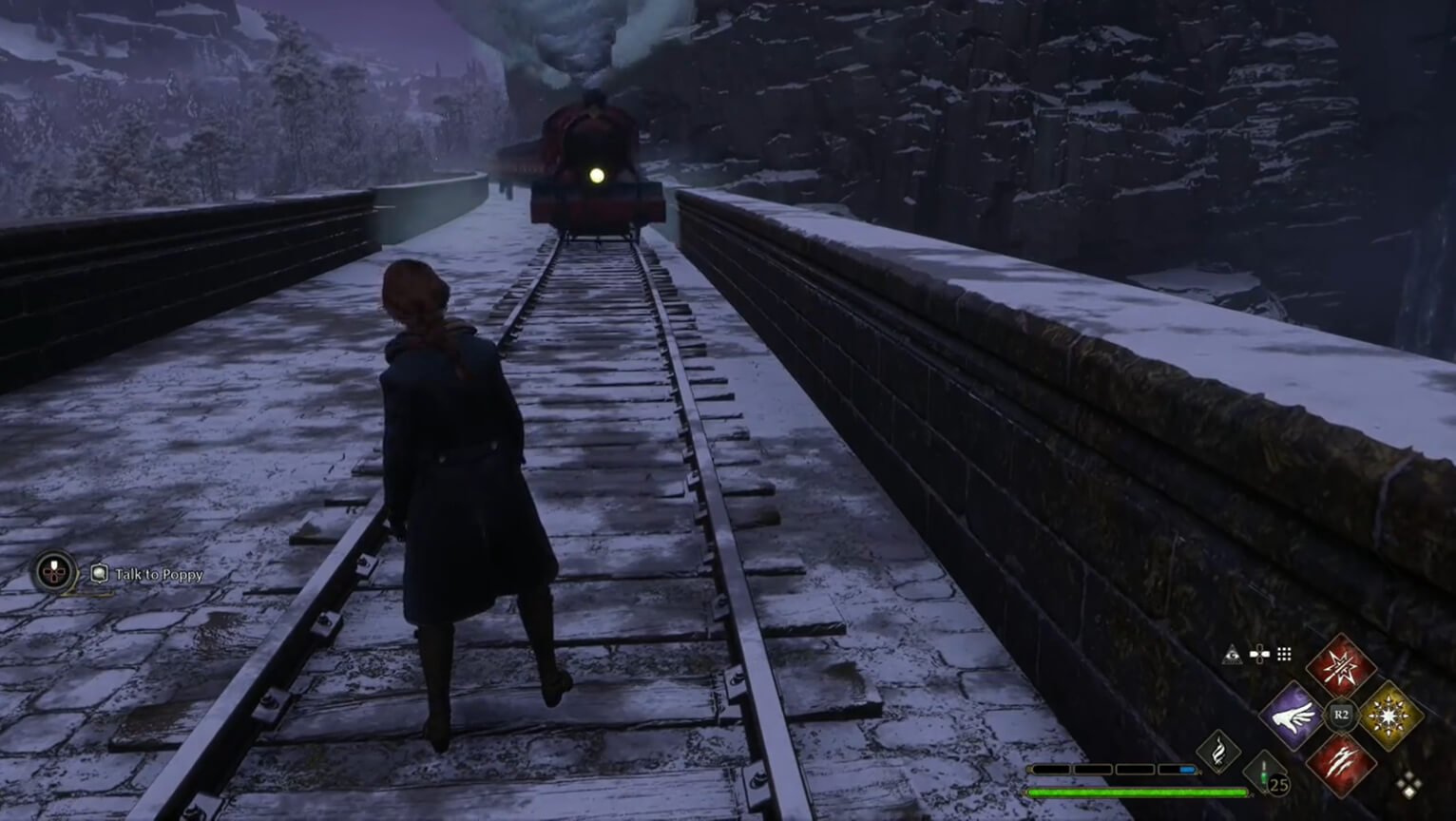This screenshot has width=1456, height=821.
Task: Open the white flame tool slot
Action: tap(1218, 752)
